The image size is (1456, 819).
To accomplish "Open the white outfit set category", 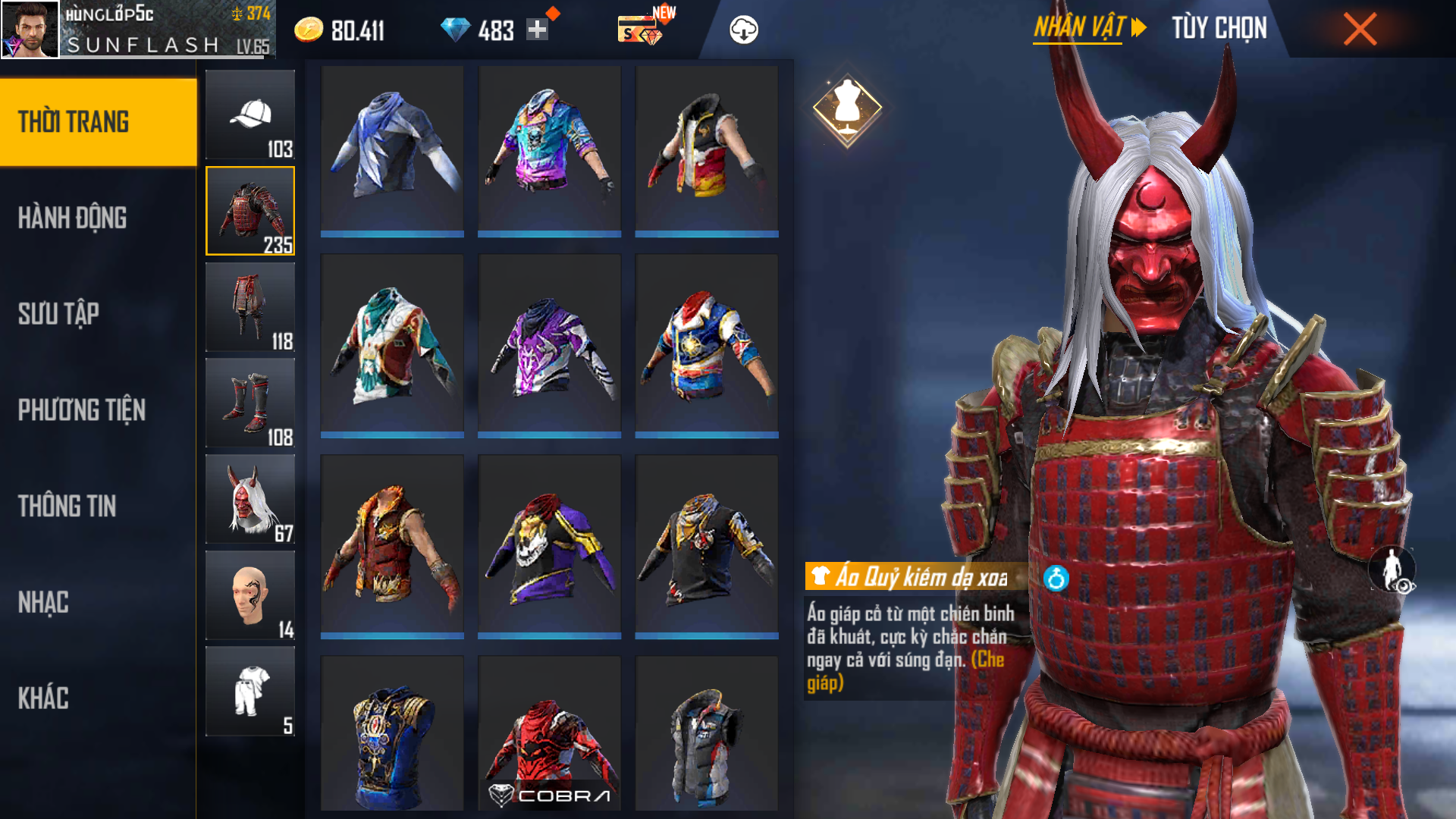I will coord(250,692).
